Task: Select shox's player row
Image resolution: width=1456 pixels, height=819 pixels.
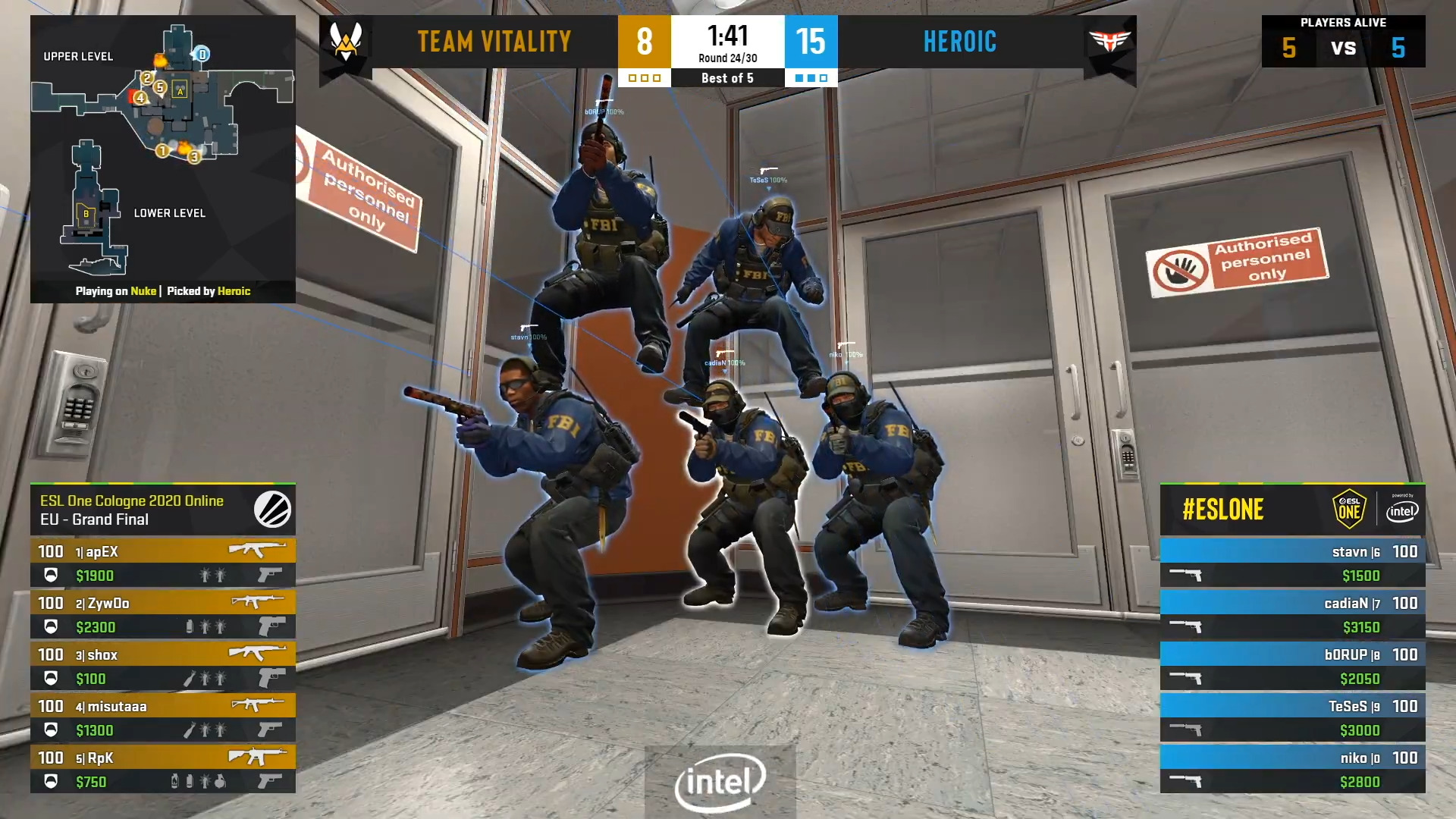Action: pos(162,666)
